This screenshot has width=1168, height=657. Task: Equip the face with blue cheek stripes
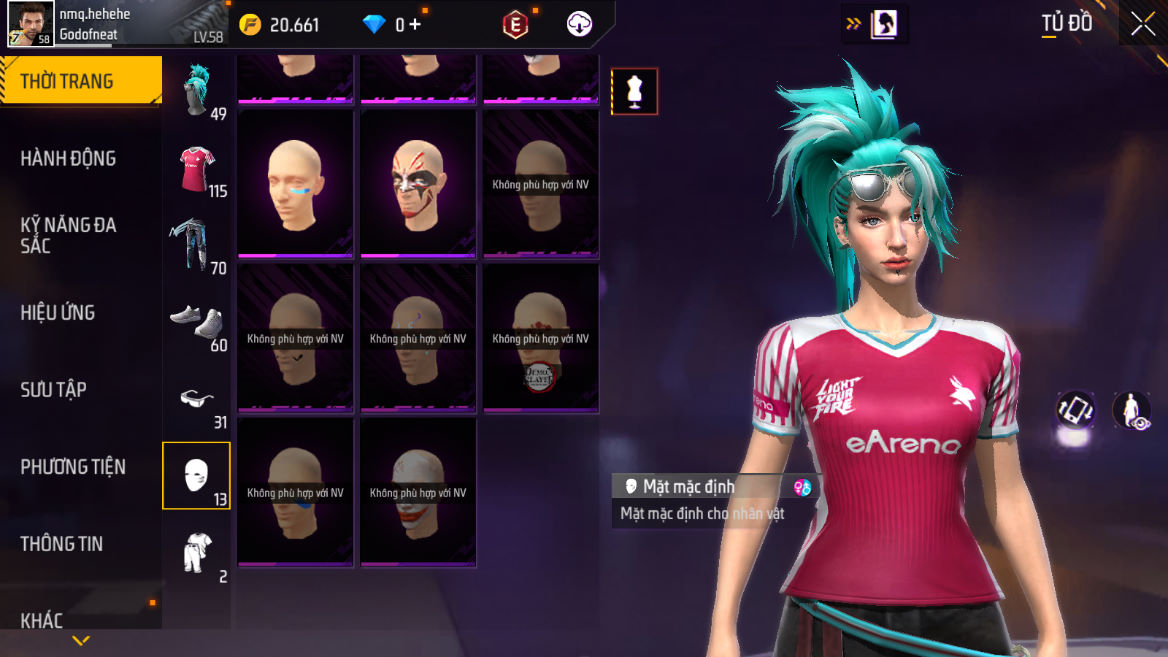point(295,183)
